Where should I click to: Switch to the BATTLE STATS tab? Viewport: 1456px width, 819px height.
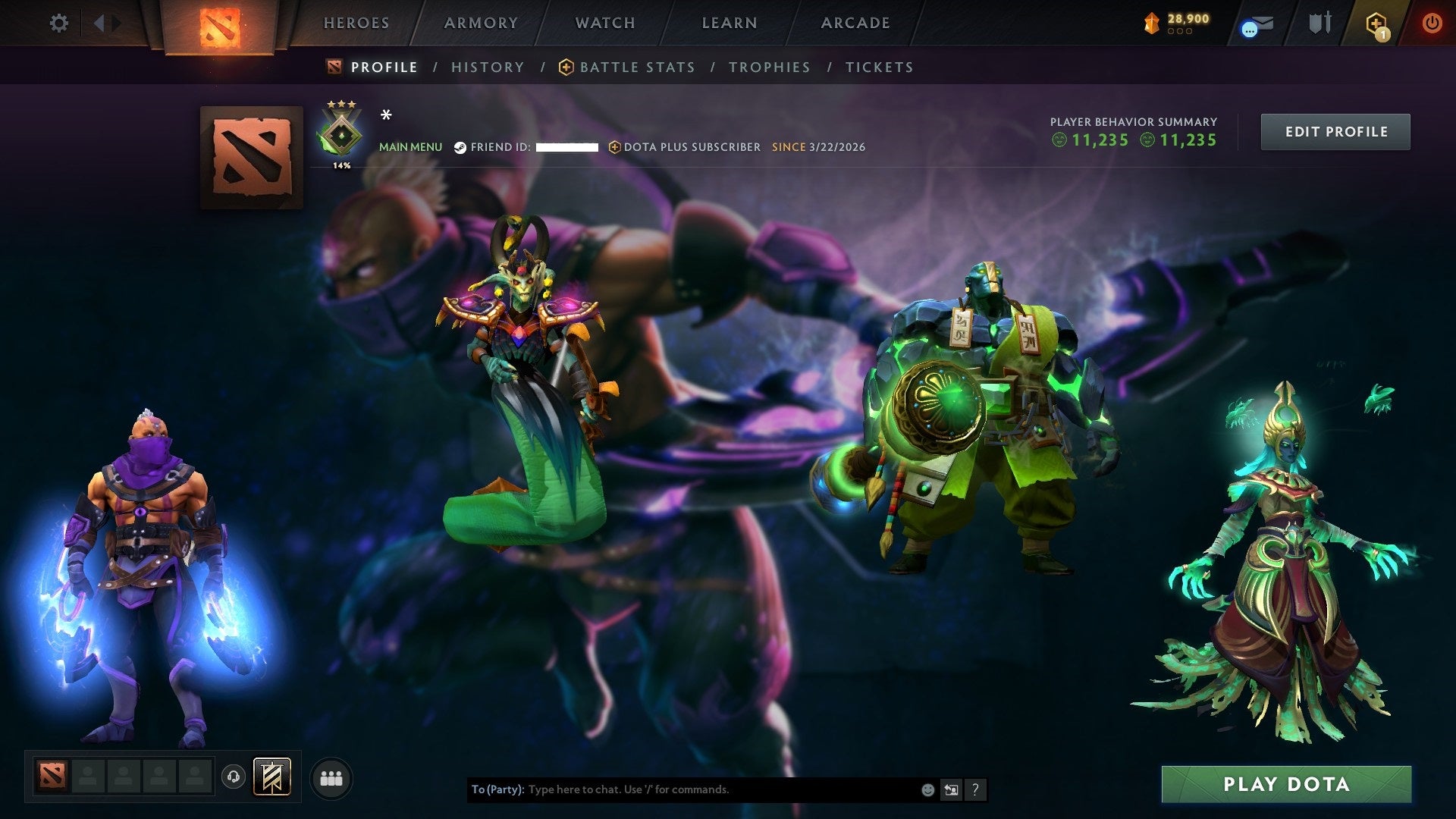click(x=636, y=67)
